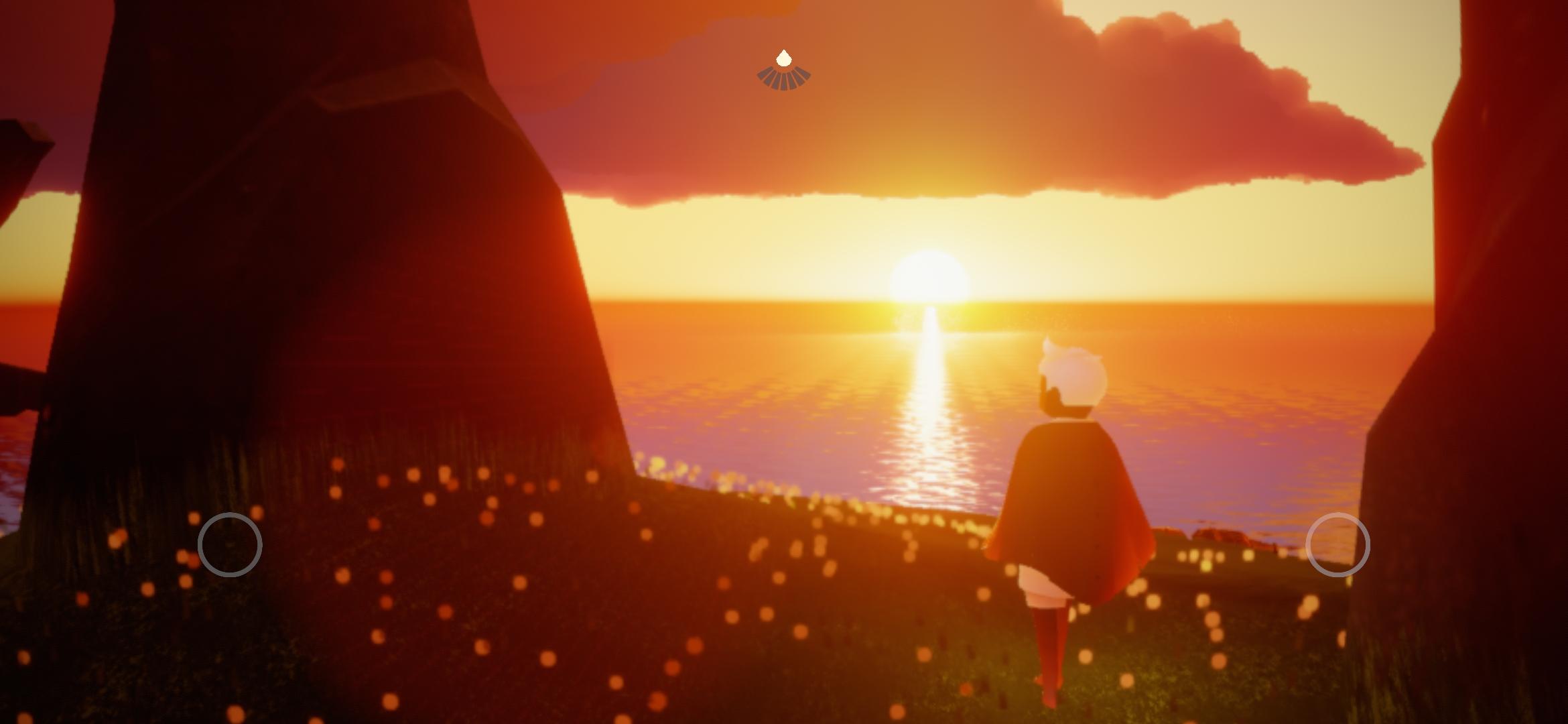Open the candle menu via the flame indicator
The image size is (1568, 724).
[x=784, y=59]
